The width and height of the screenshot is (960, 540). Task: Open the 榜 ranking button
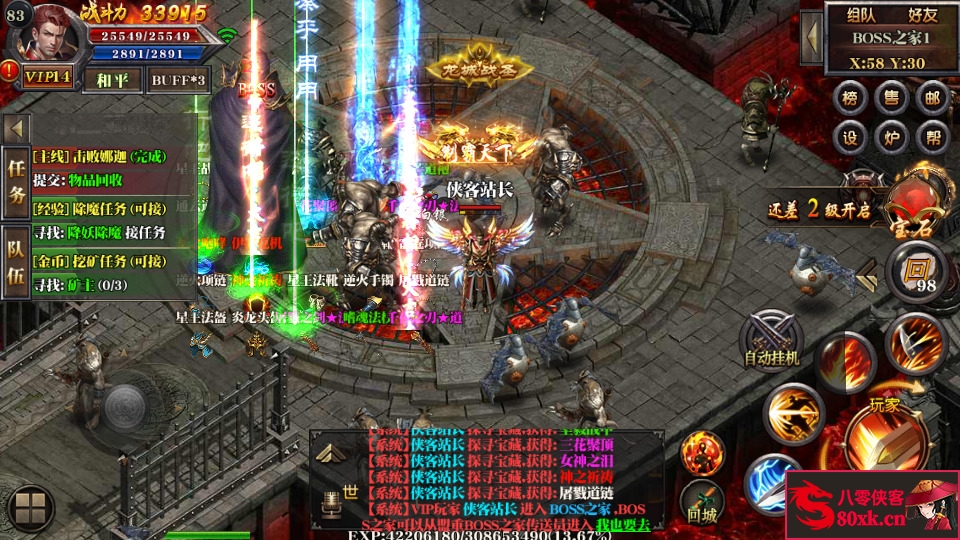coord(850,98)
